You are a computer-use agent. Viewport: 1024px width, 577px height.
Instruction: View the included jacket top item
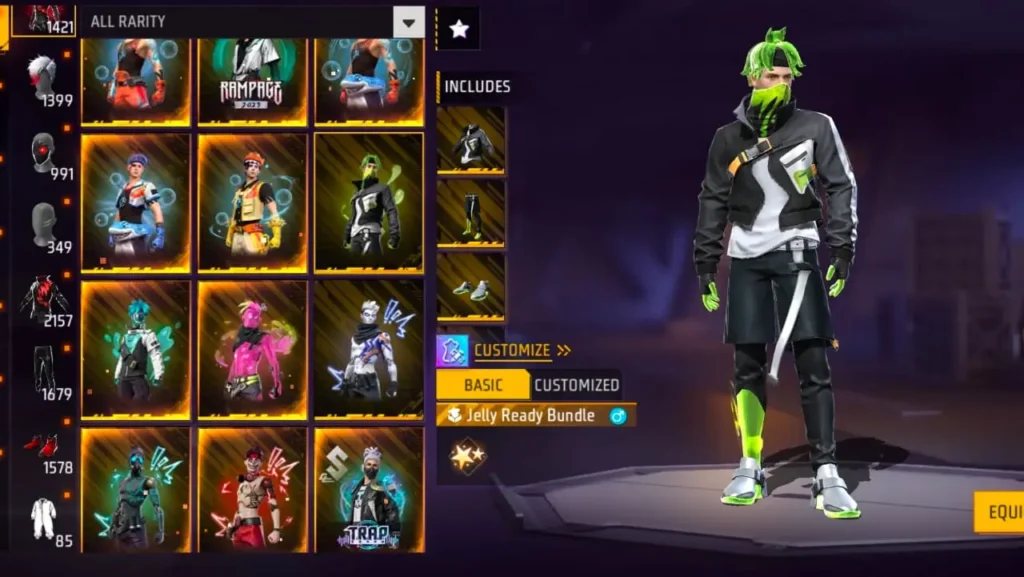471,141
